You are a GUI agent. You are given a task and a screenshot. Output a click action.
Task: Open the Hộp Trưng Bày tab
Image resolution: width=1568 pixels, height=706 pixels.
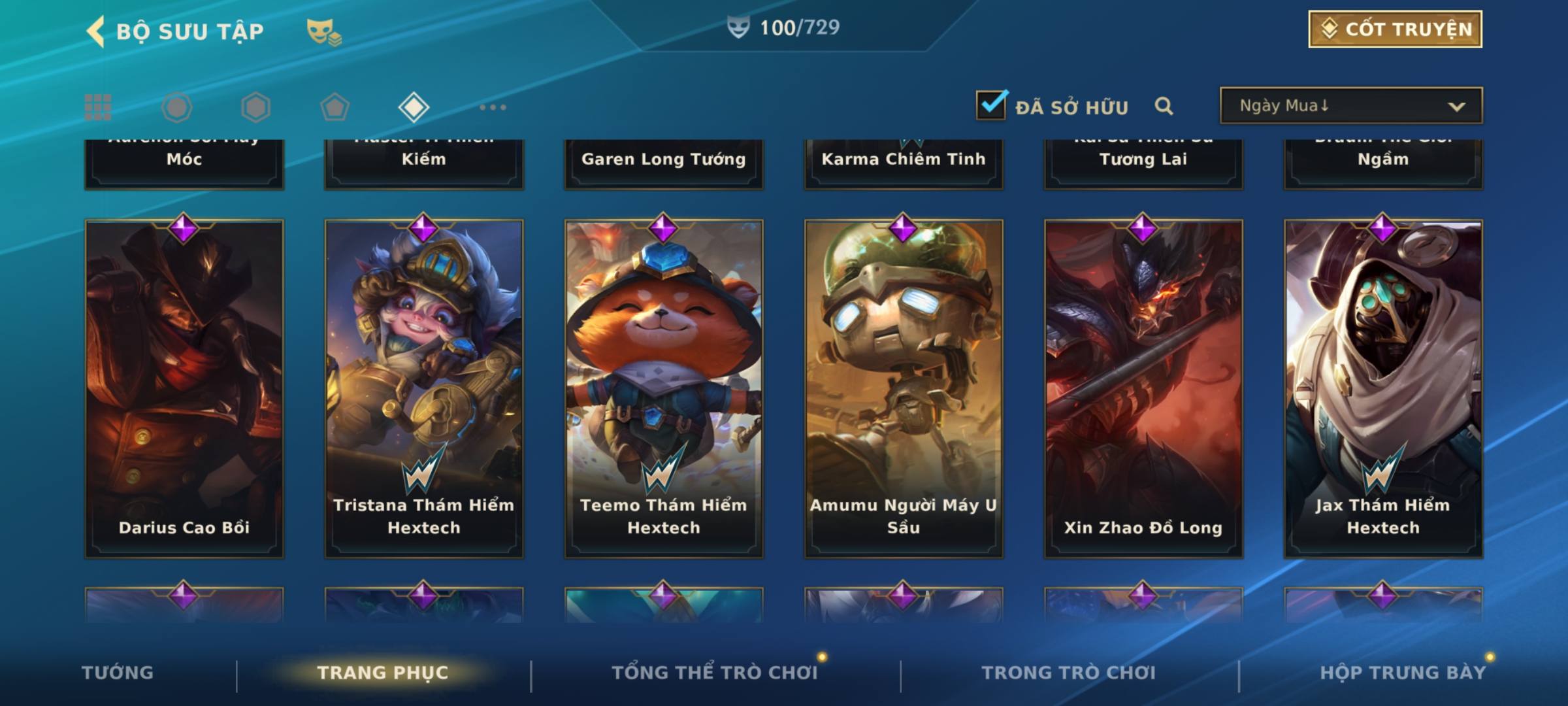(x=1402, y=673)
